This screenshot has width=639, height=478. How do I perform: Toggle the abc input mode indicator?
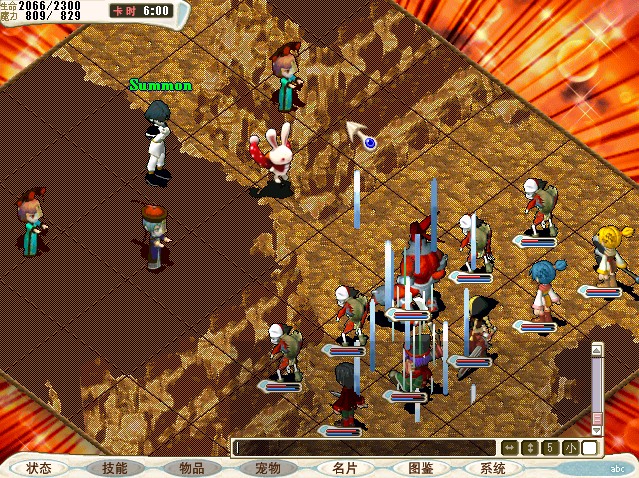point(618,467)
